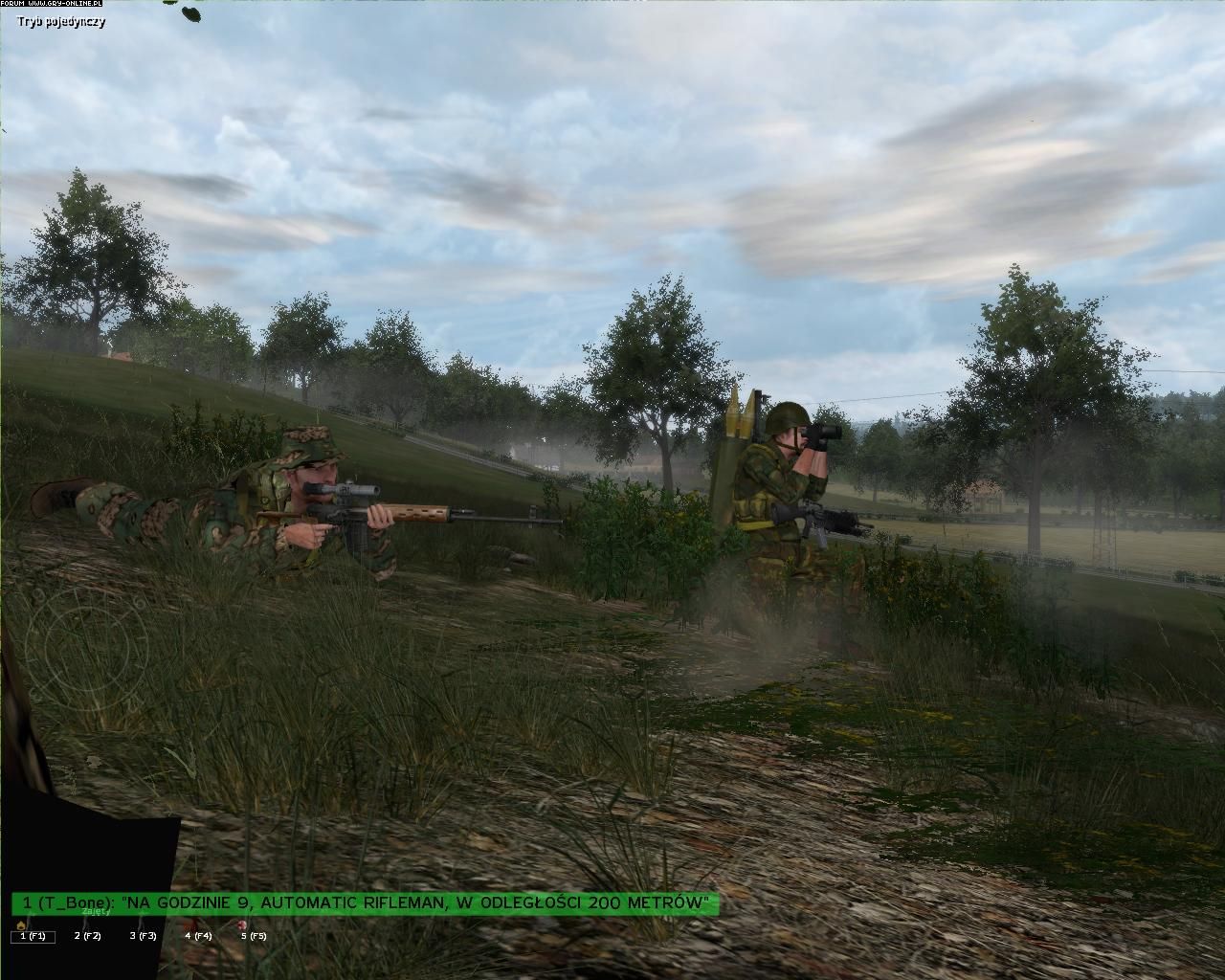Choose squad unit 3 from the squad bar

click(144, 936)
